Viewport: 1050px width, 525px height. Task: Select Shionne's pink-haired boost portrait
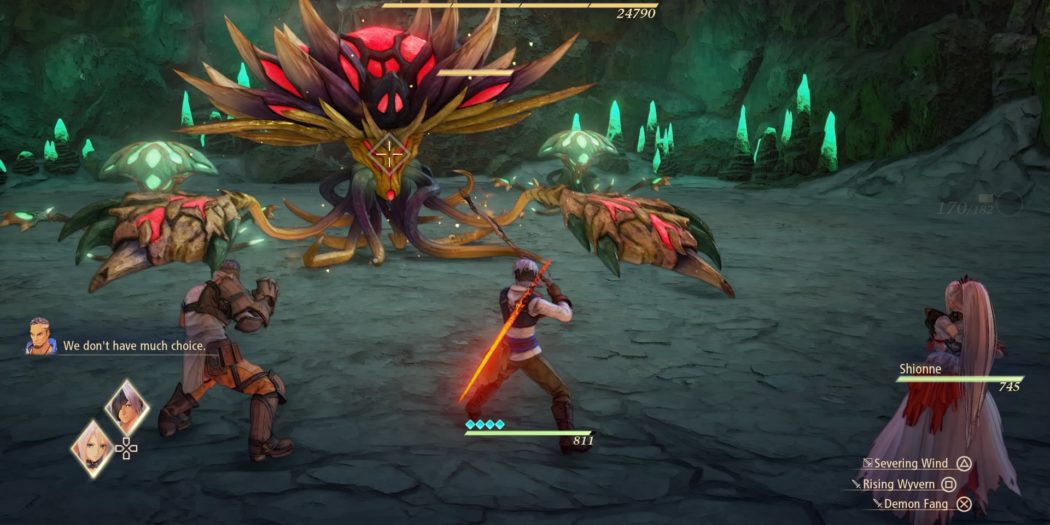tap(91, 447)
